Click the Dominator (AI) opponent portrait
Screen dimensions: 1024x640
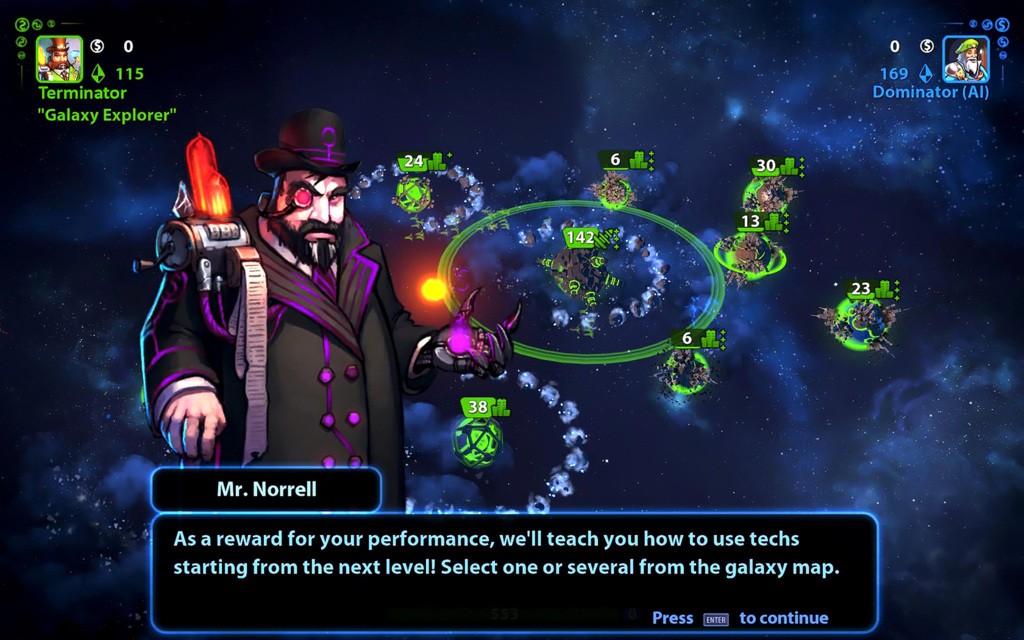(965, 59)
